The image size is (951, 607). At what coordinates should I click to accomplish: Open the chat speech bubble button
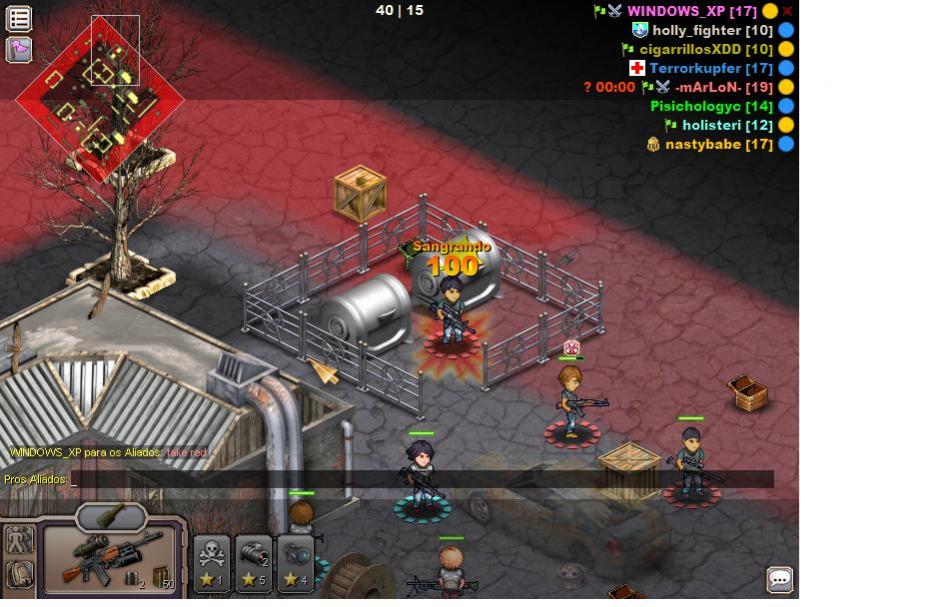[780, 579]
